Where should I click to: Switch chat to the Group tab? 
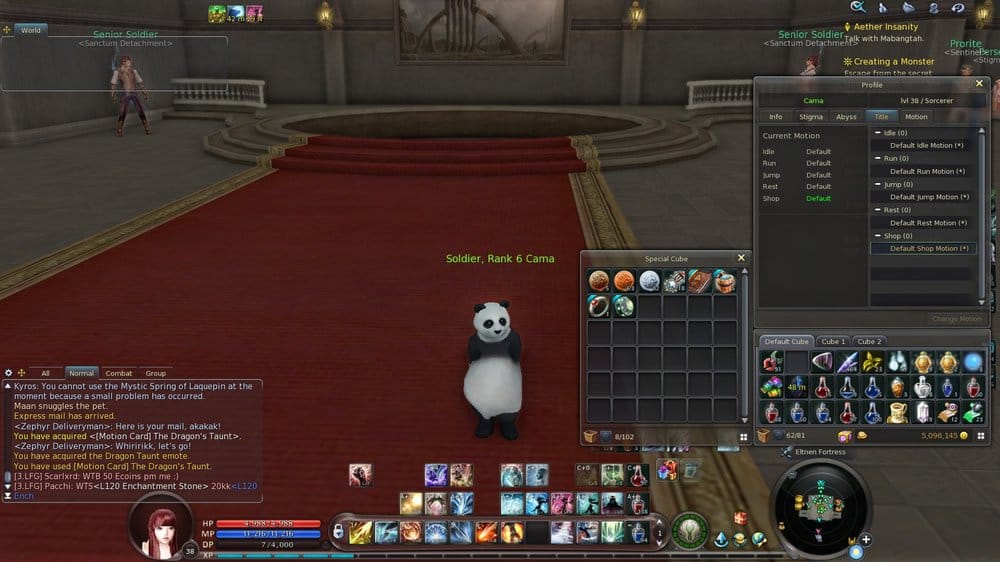pyautogui.click(x=155, y=373)
